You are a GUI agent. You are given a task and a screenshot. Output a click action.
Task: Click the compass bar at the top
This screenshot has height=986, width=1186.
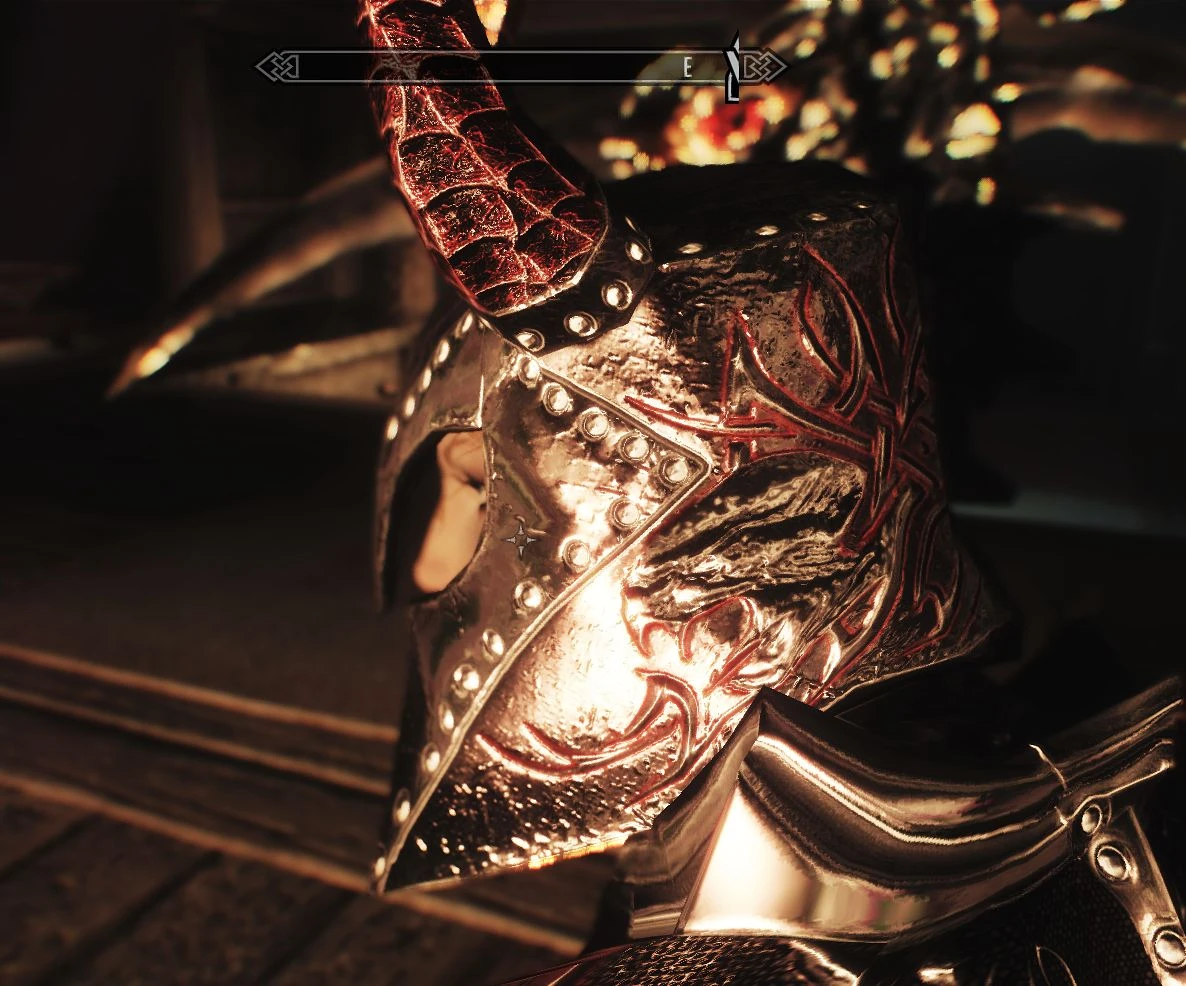coord(500,68)
